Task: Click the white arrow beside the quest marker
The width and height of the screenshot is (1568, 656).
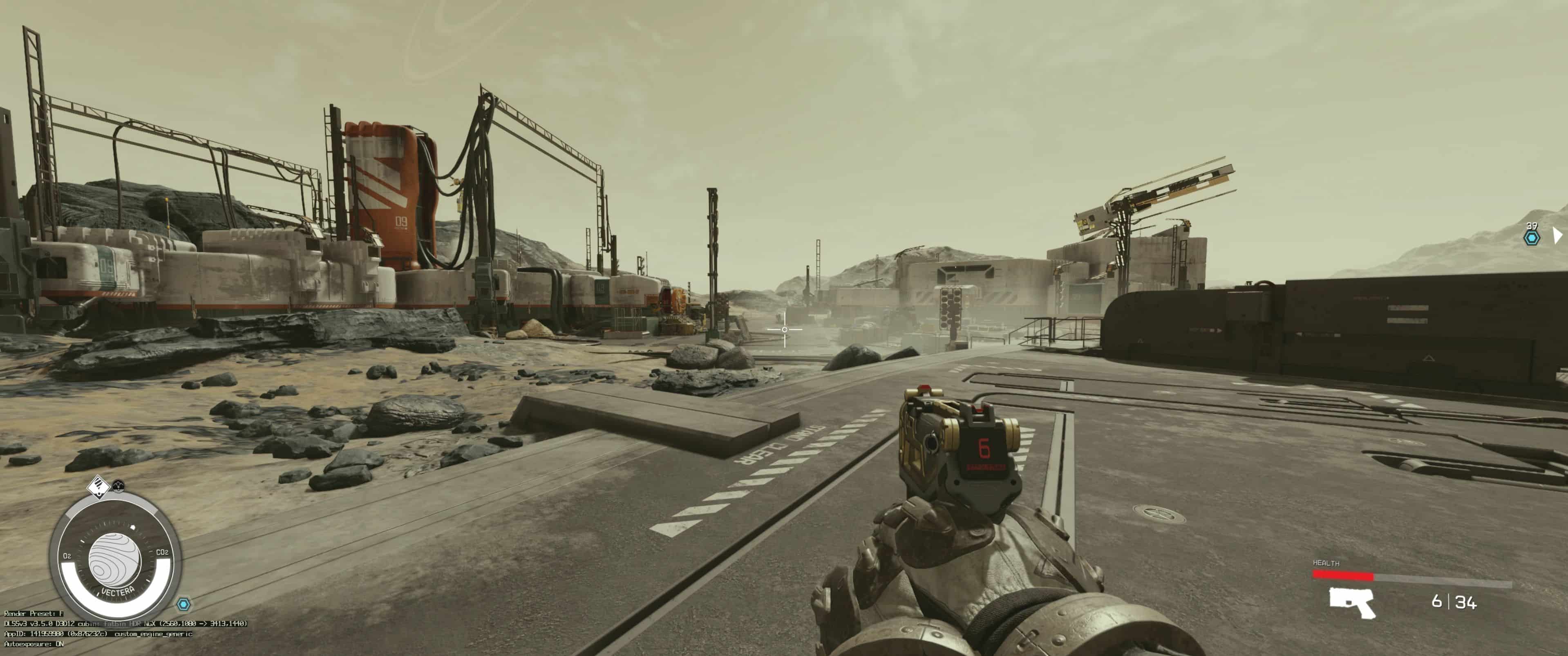Action: point(1557,235)
